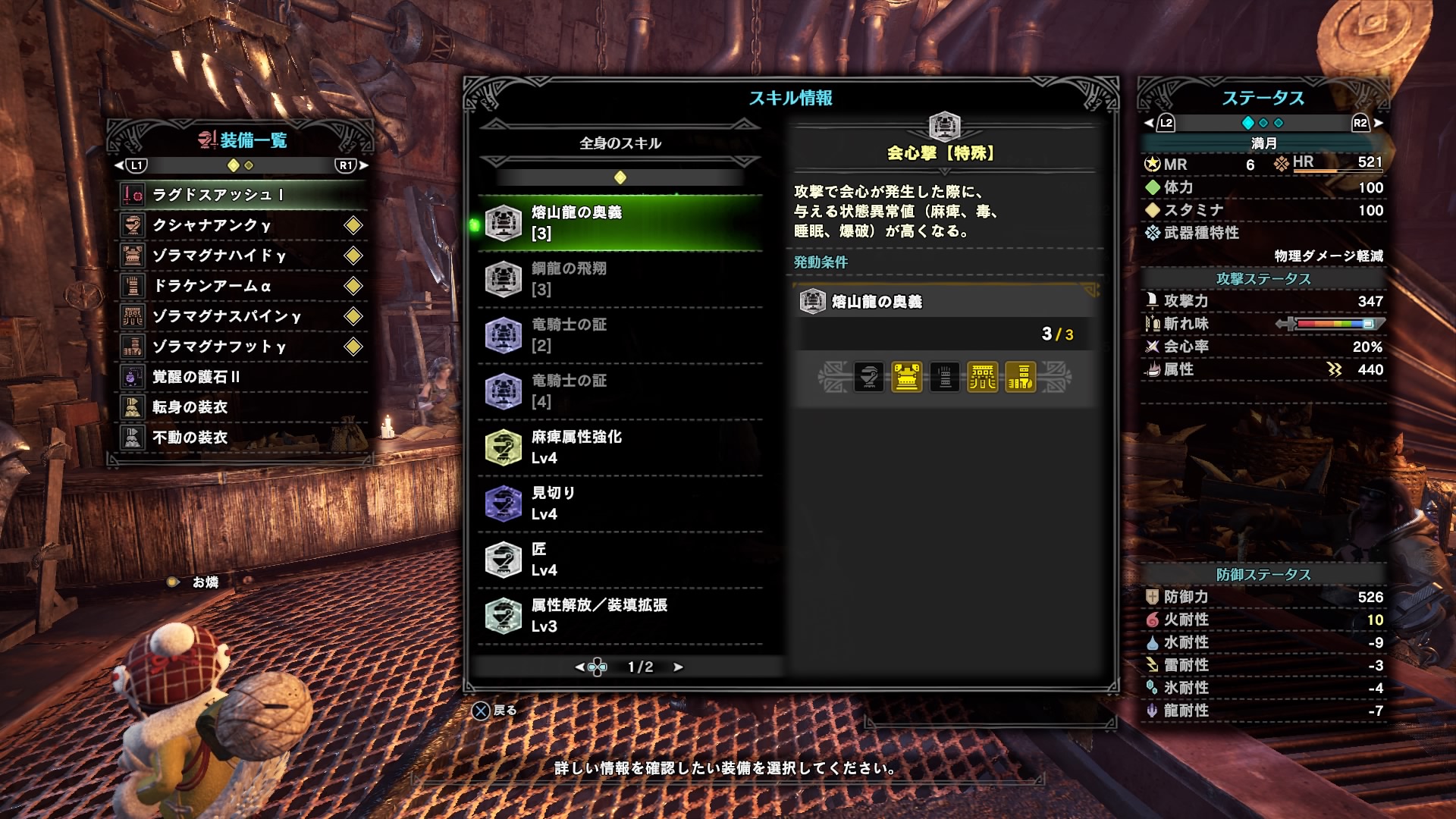This screenshot has height=819, width=1456.
Task: Go to next skill list page arrow
Action: [x=678, y=667]
